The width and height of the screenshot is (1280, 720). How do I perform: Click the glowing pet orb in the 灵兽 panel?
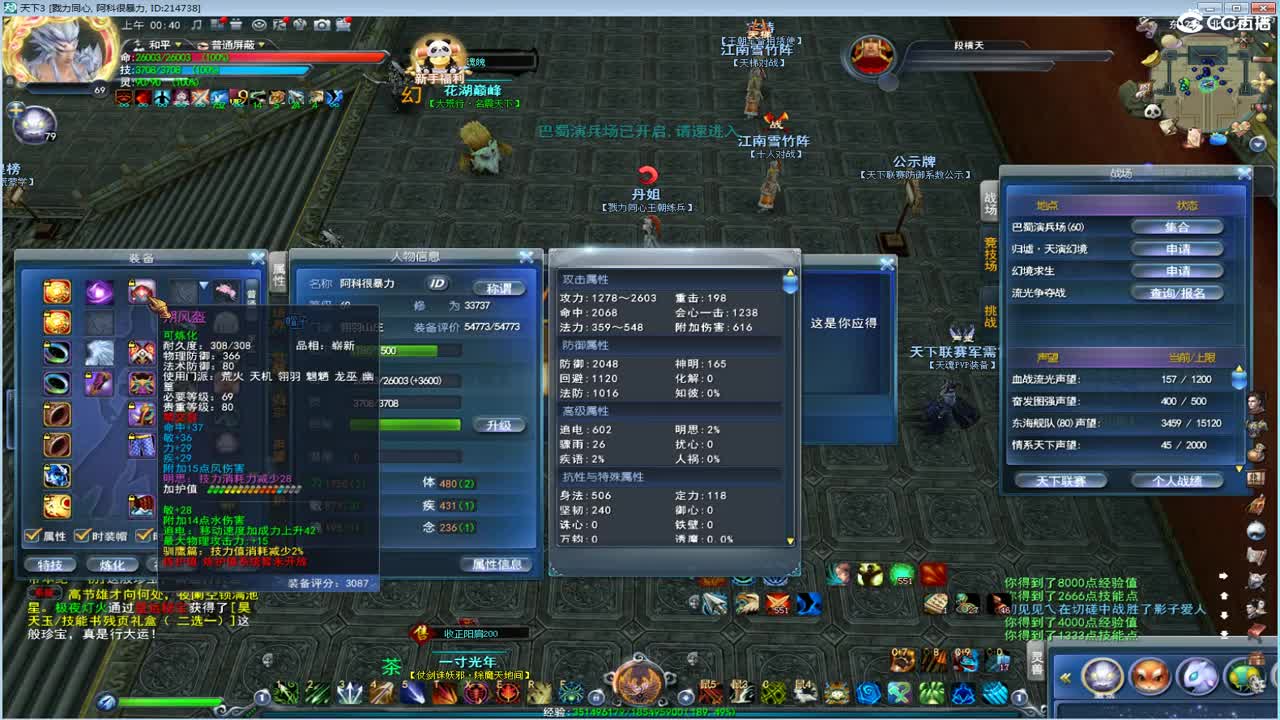[1100, 679]
